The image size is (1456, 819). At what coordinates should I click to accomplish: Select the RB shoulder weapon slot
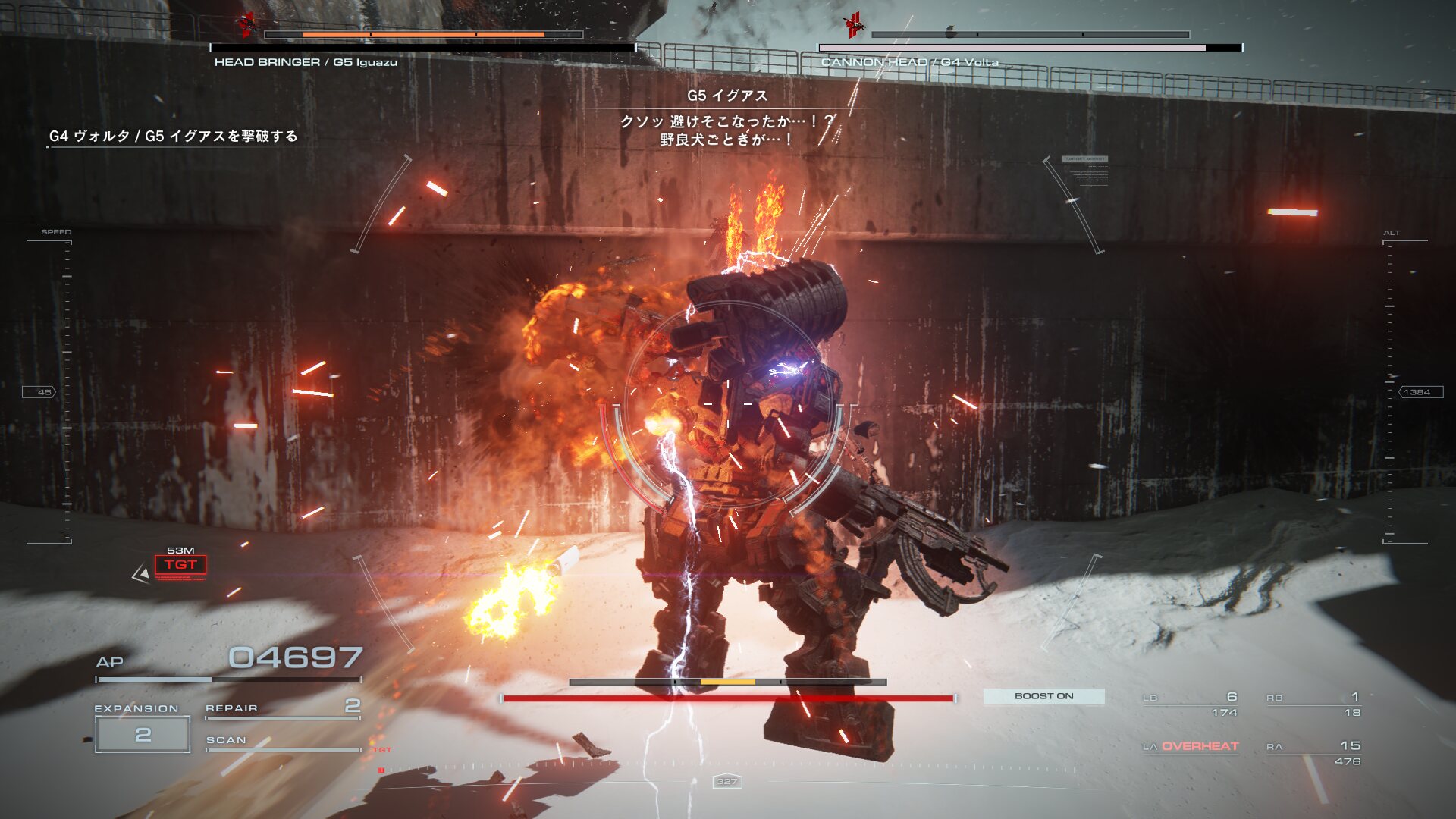coord(1313,704)
